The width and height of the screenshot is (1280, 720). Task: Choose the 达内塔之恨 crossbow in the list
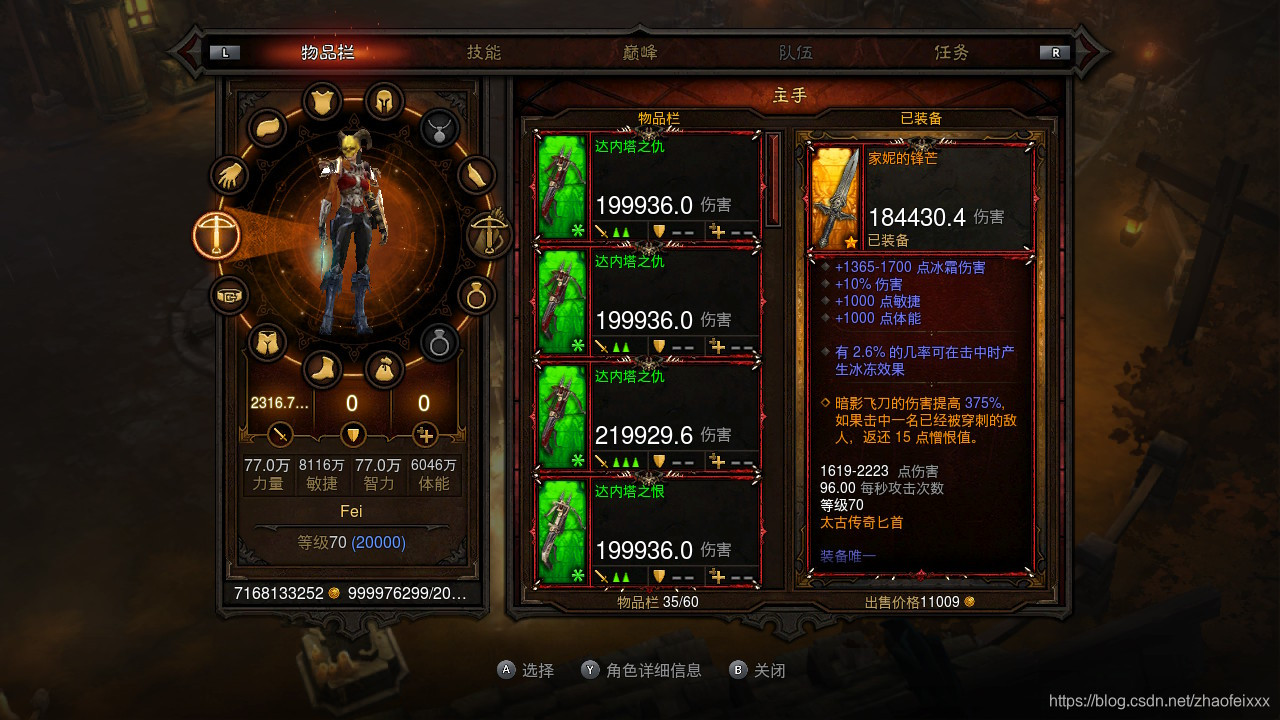pyautogui.click(x=648, y=532)
